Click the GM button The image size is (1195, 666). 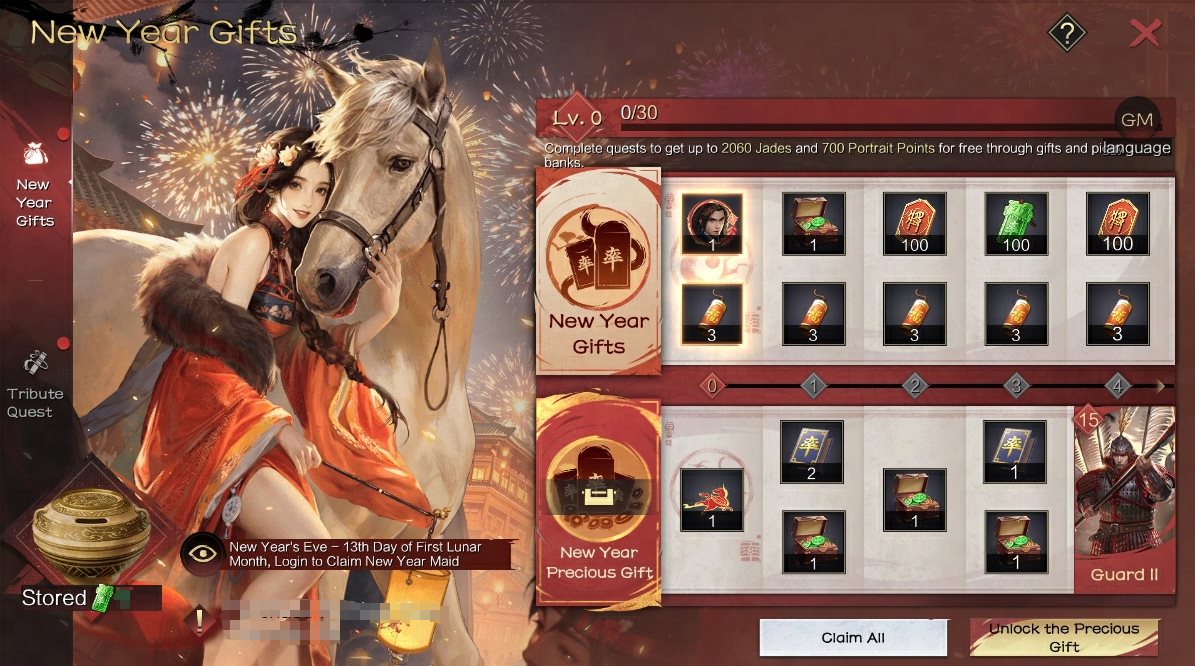point(1137,120)
